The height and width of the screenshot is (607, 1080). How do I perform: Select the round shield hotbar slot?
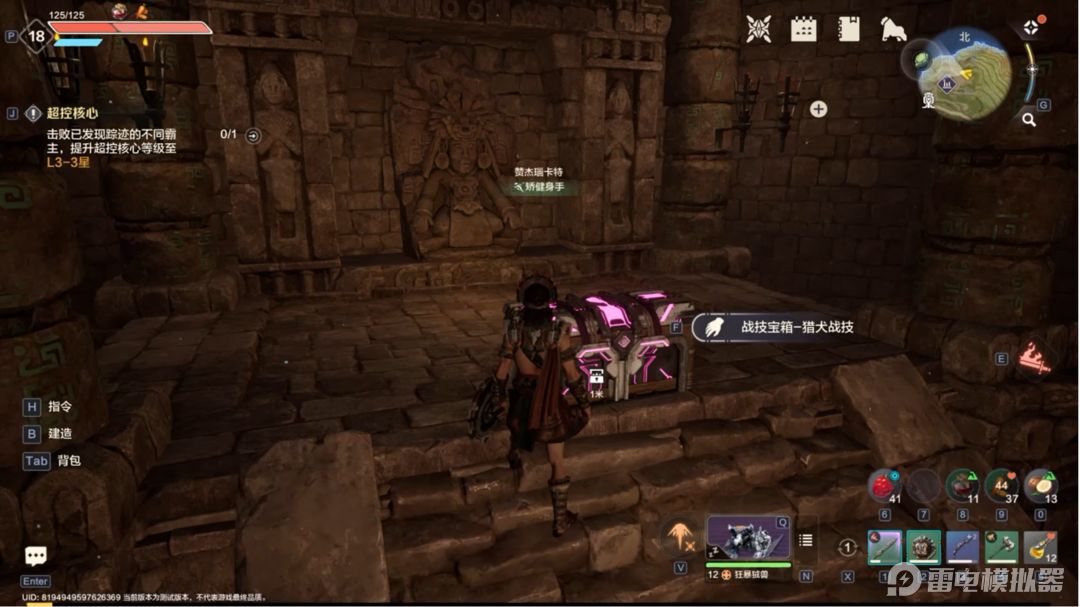(923, 547)
